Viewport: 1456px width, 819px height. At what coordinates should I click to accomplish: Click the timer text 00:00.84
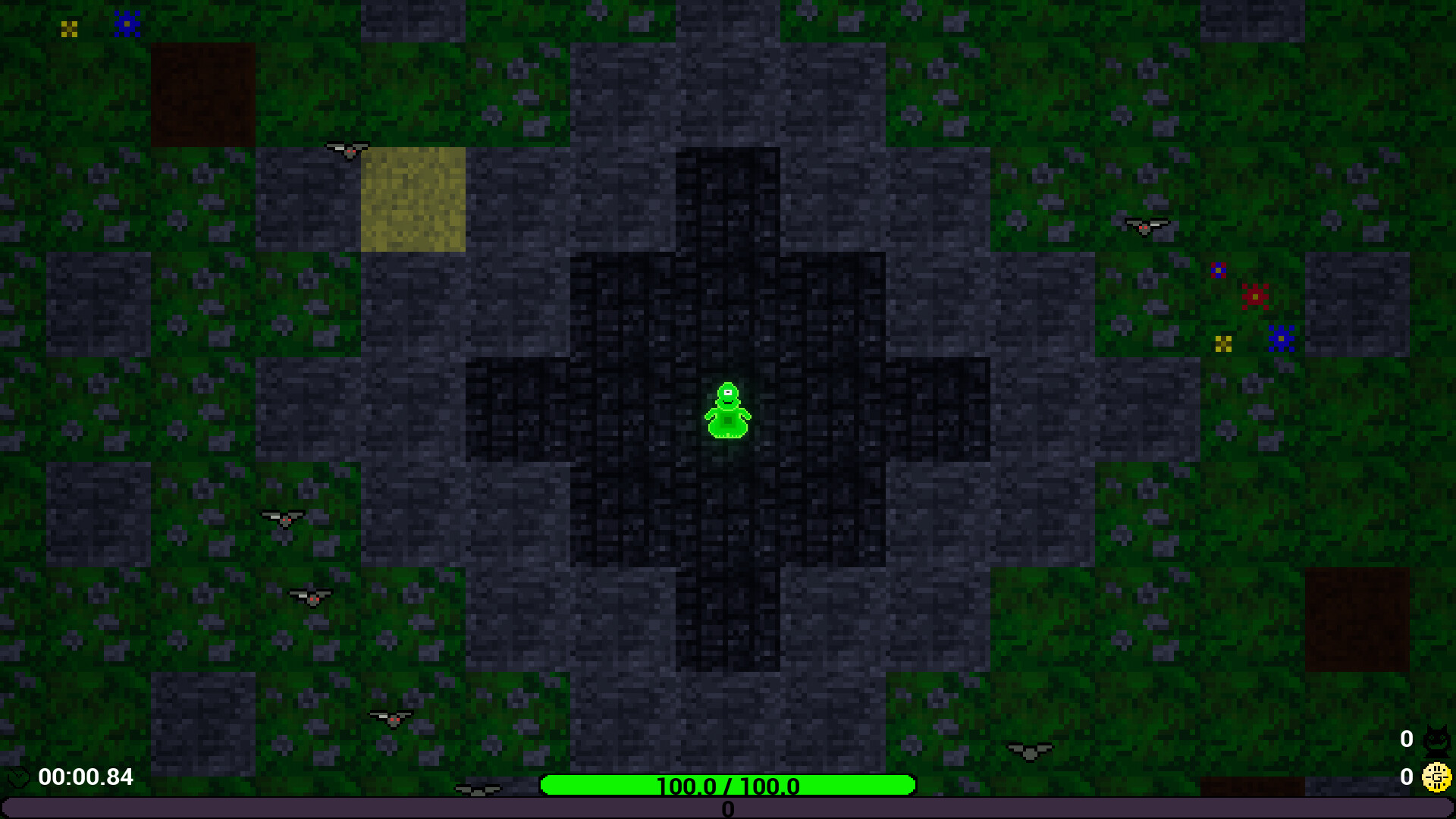(85, 777)
